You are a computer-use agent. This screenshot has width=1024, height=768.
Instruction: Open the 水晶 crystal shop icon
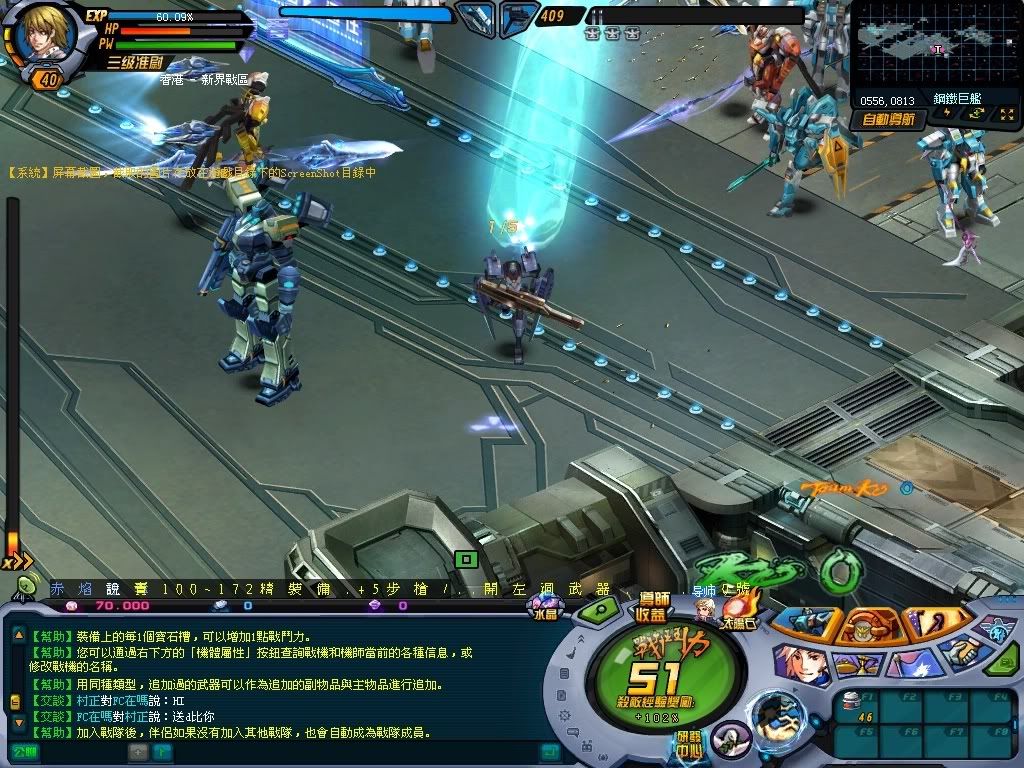tap(546, 605)
